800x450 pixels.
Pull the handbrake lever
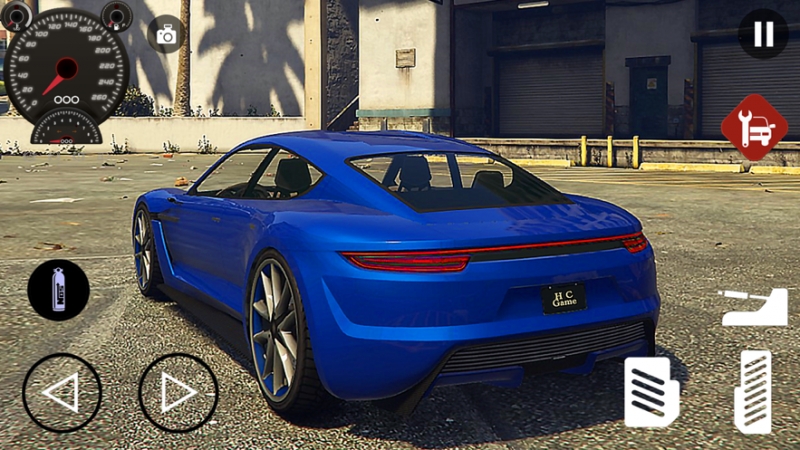tap(754, 307)
